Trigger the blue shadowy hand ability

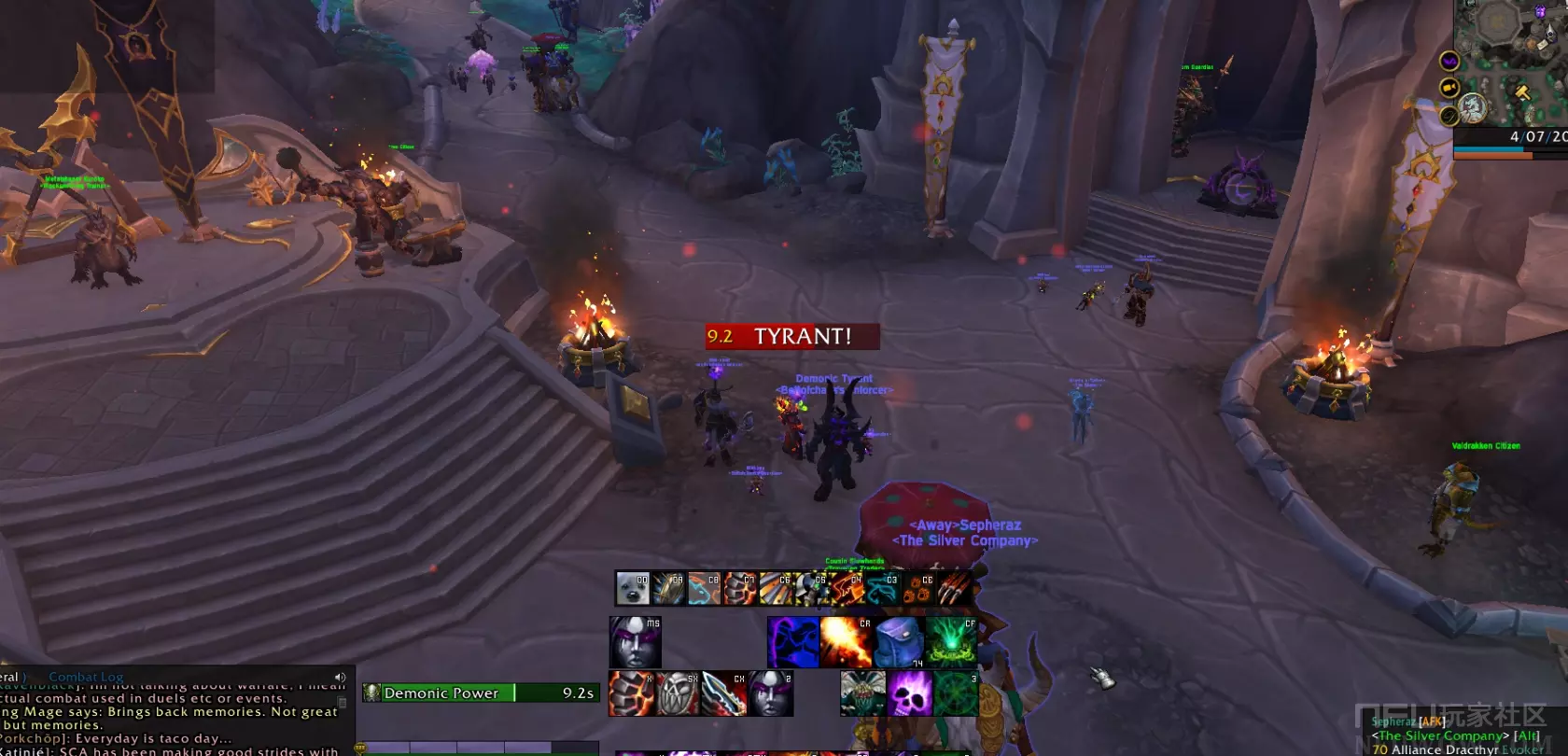(793, 642)
